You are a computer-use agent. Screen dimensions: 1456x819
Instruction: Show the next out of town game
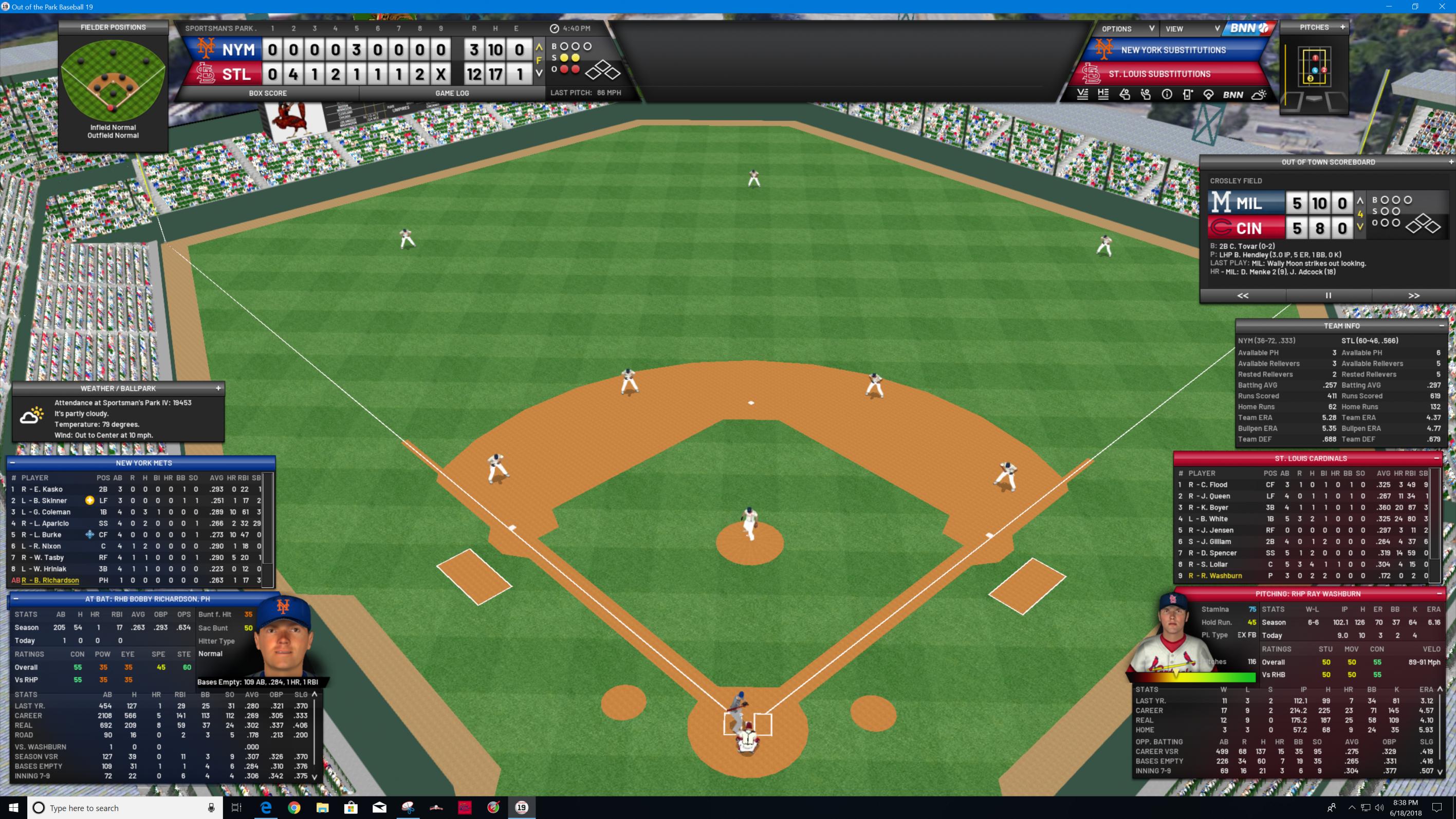[x=1414, y=295]
